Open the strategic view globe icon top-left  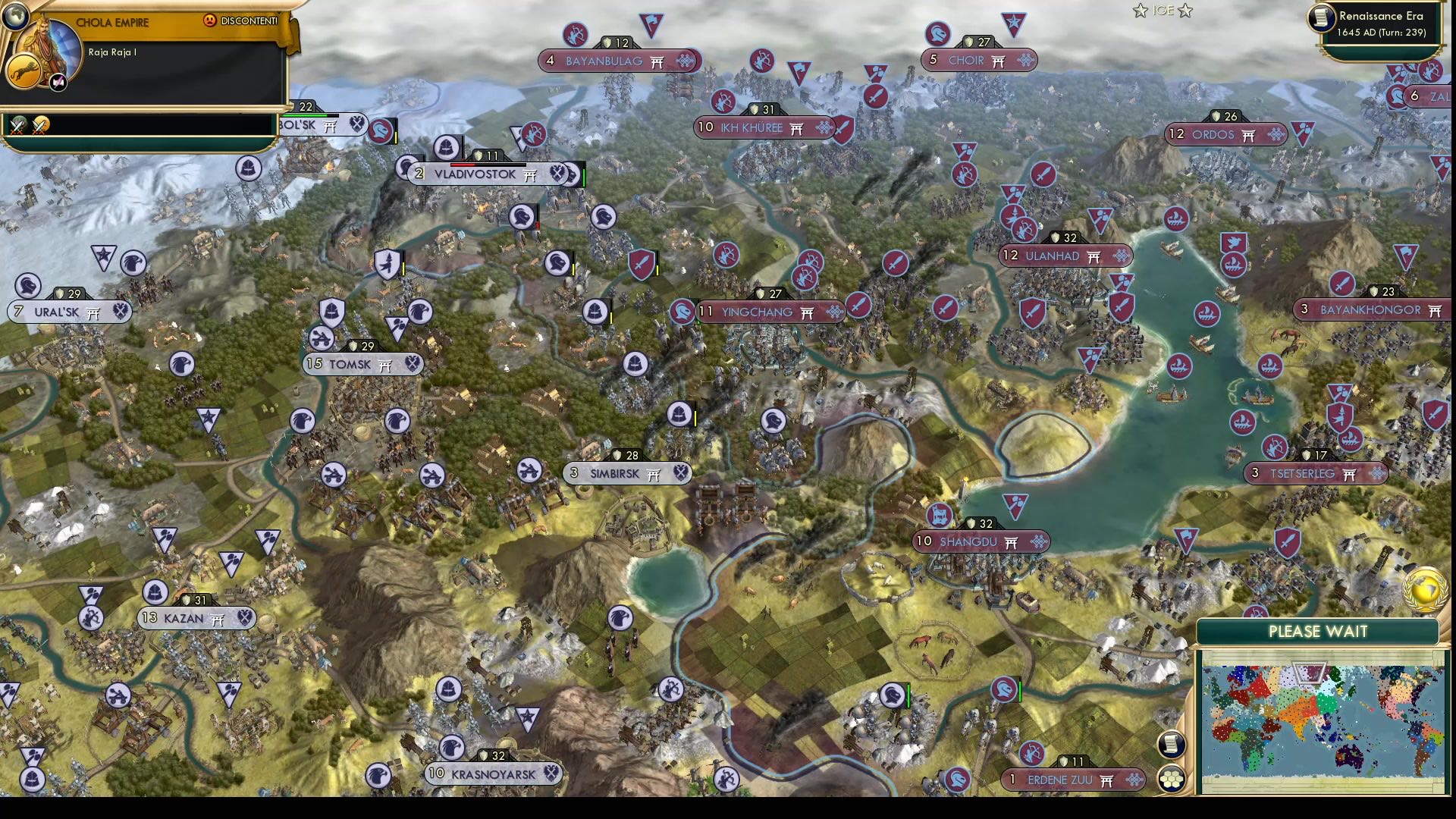click(x=16, y=17)
